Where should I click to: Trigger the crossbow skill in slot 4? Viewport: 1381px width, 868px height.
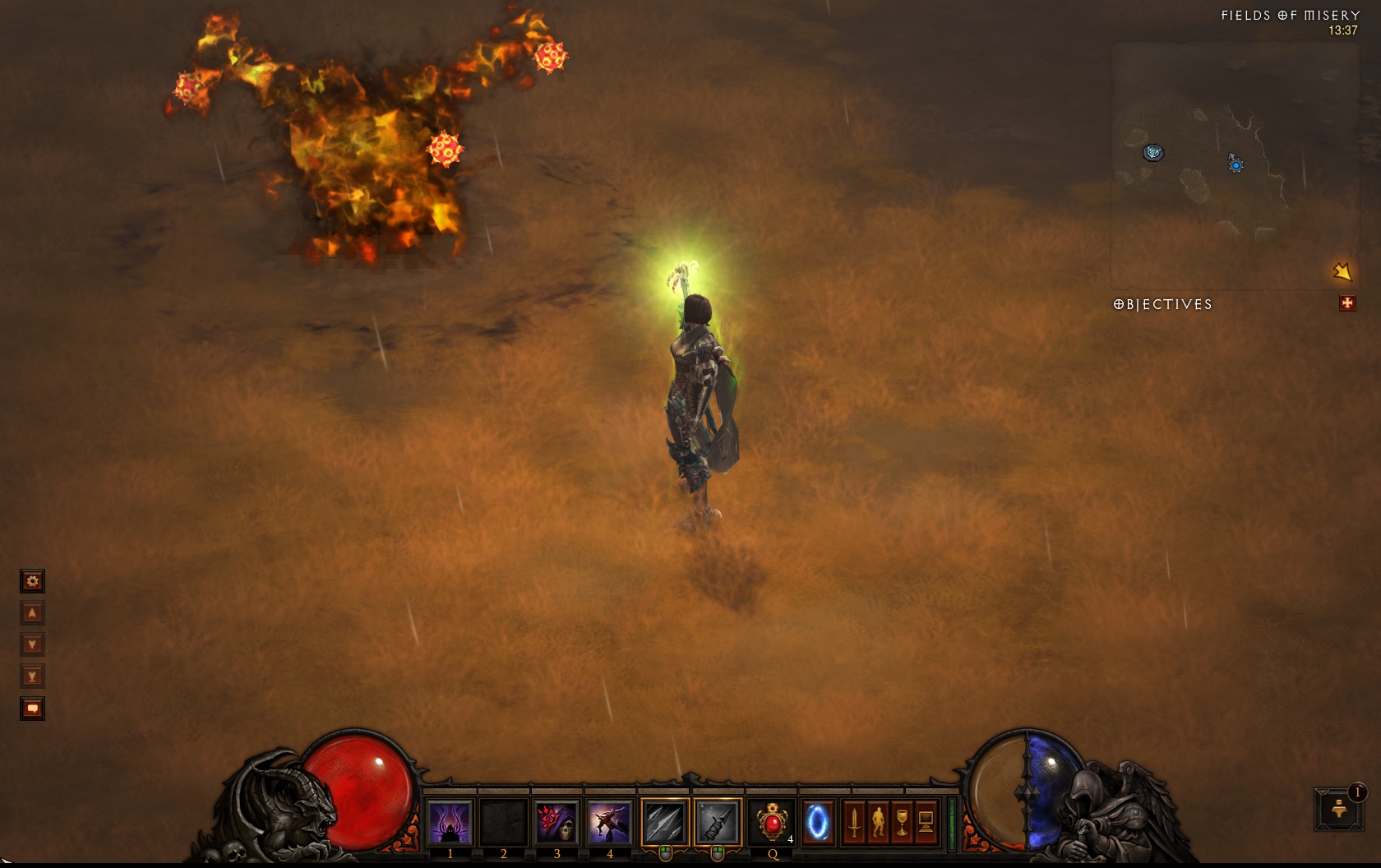click(609, 822)
